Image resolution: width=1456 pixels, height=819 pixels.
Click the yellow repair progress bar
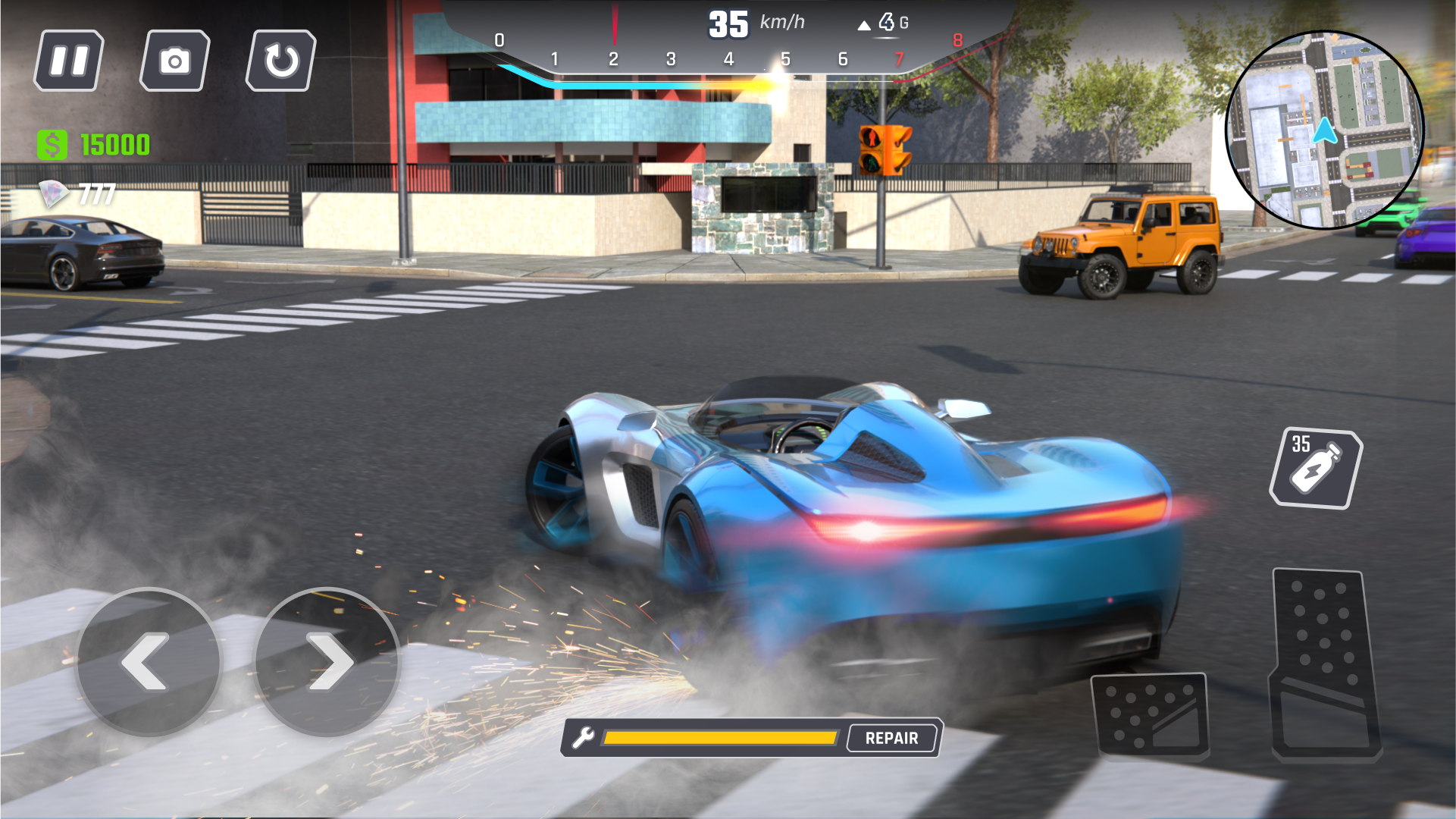[x=720, y=736]
